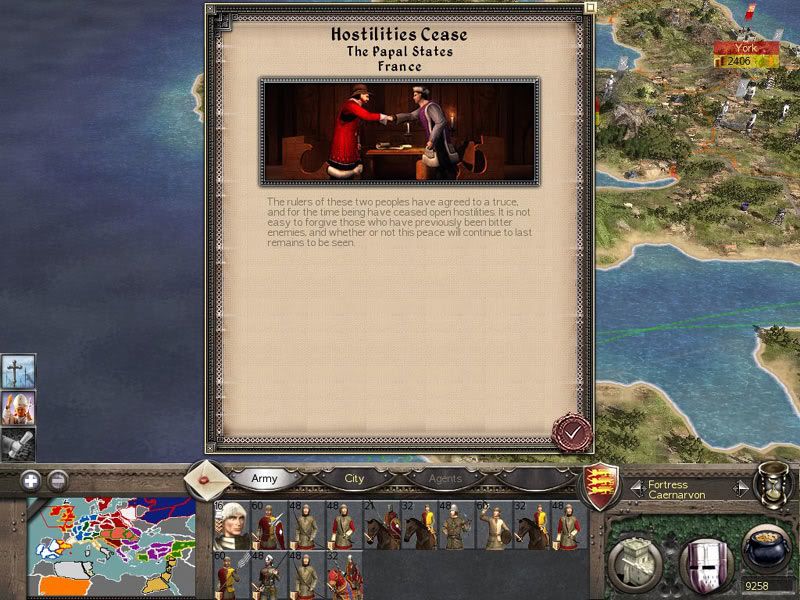
Task: Zoom in the minimap with plus button
Action: pos(32,479)
